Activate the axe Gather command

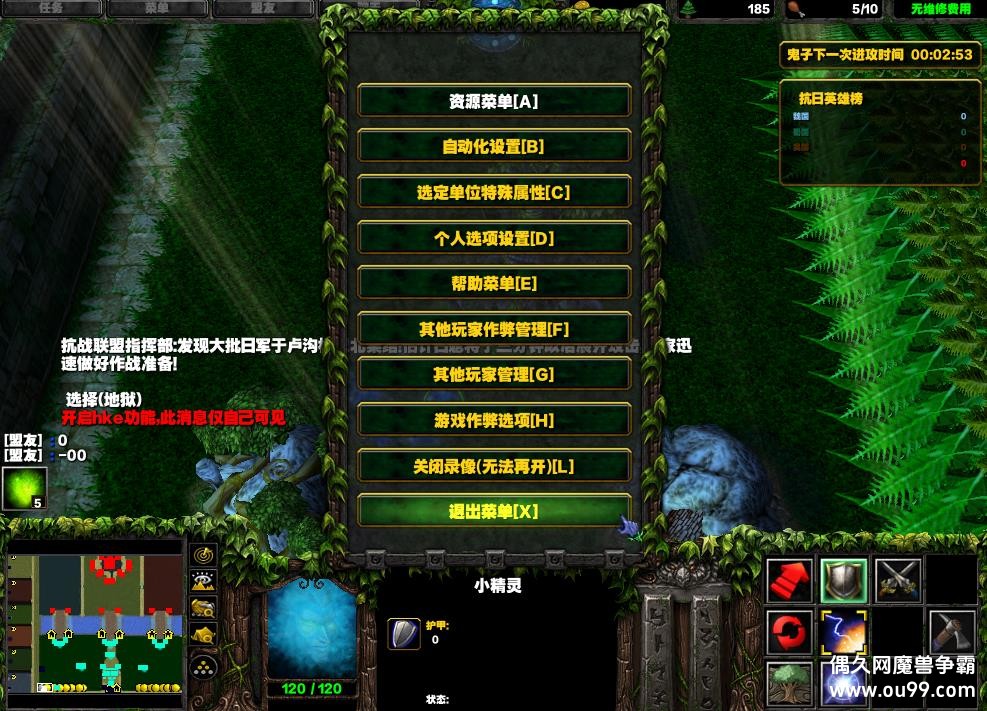tap(951, 632)
